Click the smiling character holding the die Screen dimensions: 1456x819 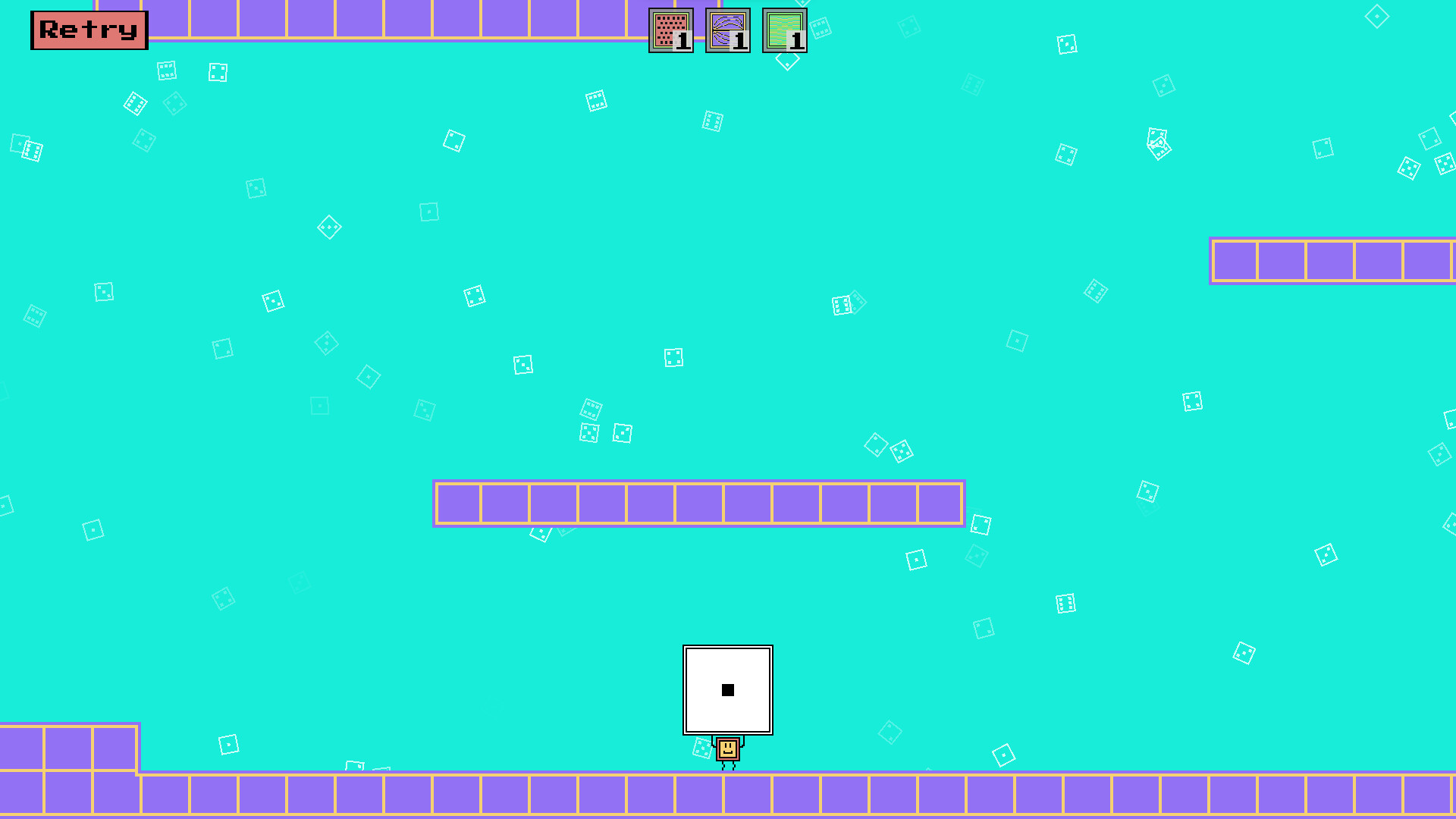(727, 749)
